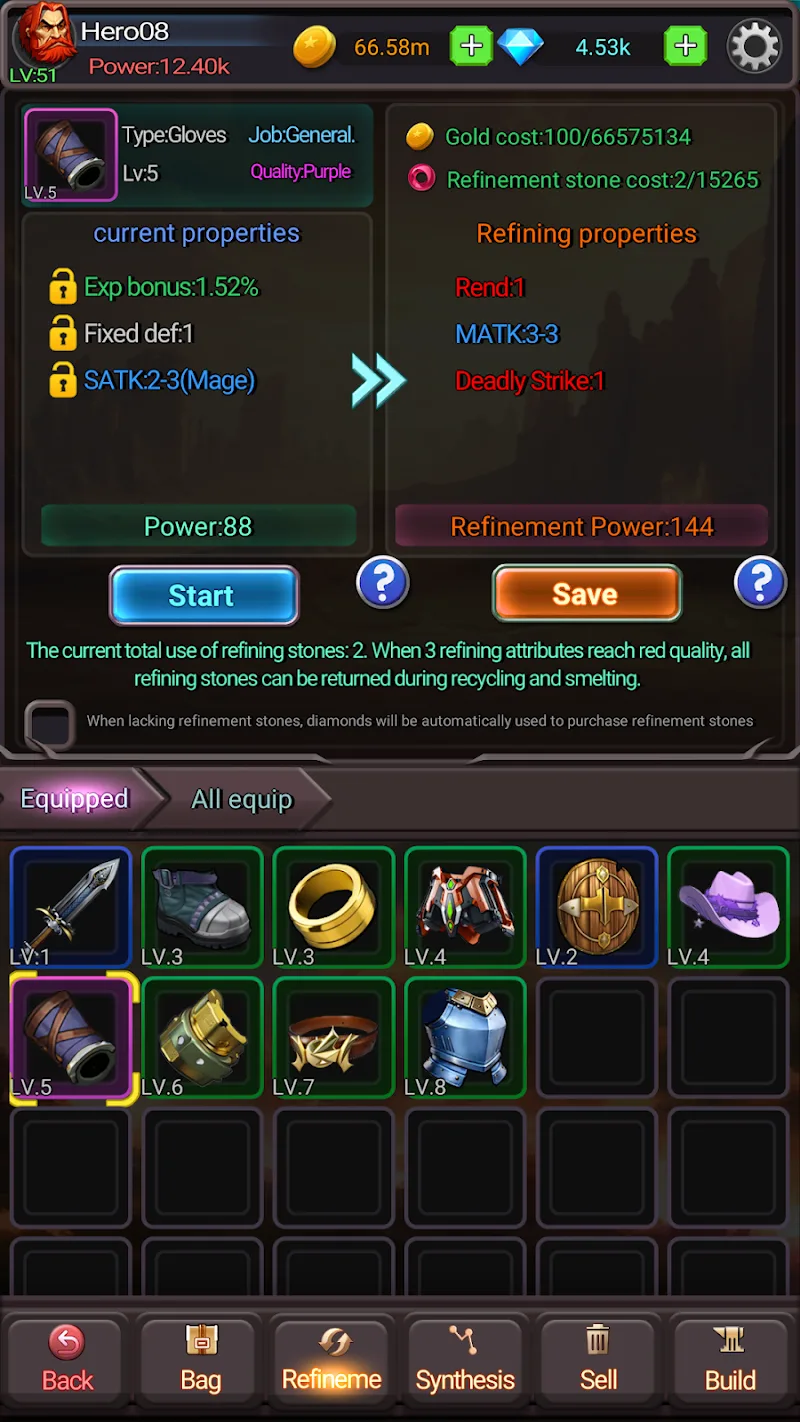Save the refined properties

pos(586,594)
